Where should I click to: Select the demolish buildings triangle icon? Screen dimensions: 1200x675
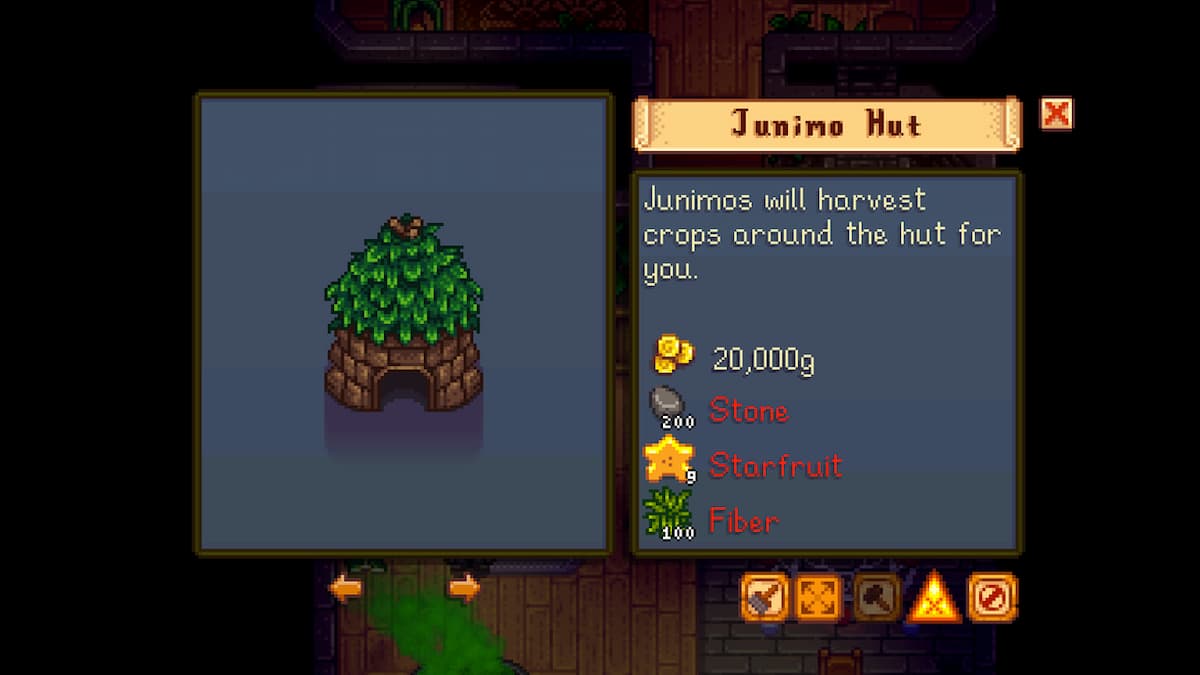coord(934,598)
